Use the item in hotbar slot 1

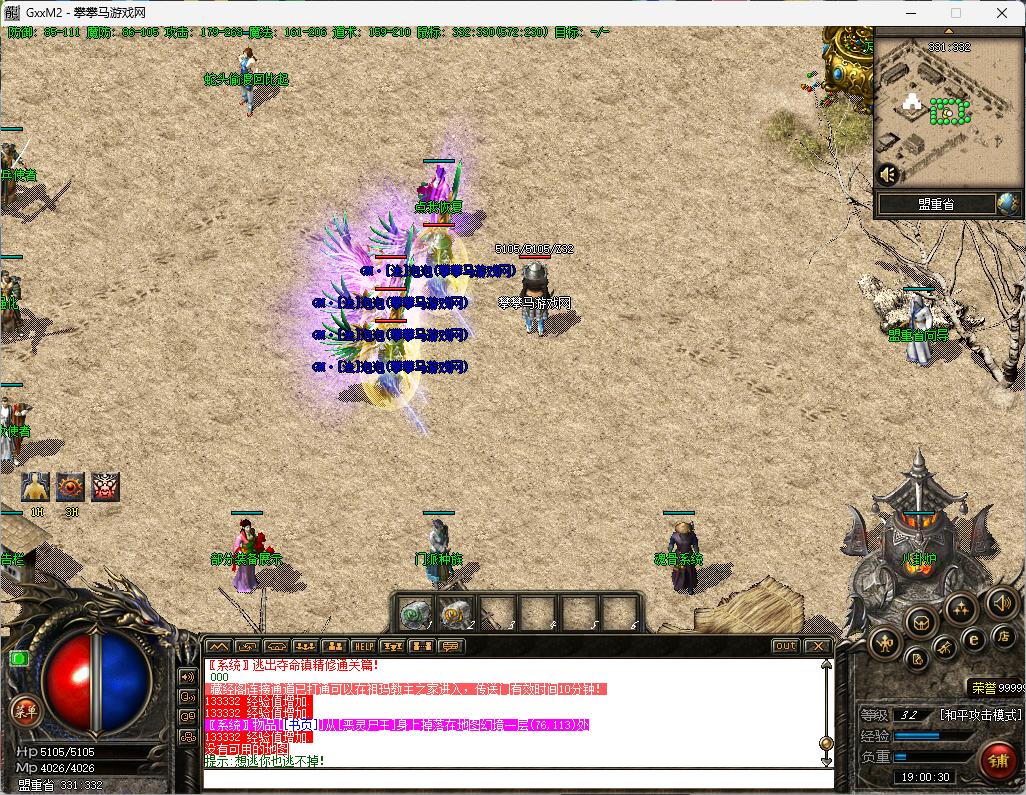tap(413, 613)
